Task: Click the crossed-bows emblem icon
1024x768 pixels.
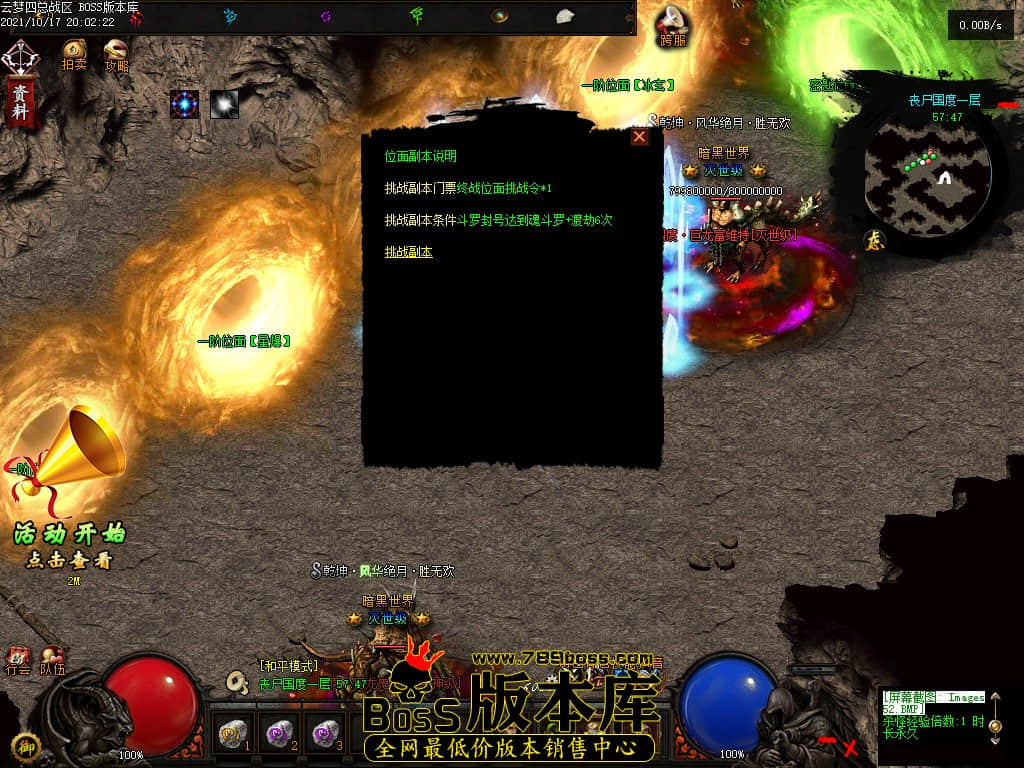Action: click(x=18, y=57)
